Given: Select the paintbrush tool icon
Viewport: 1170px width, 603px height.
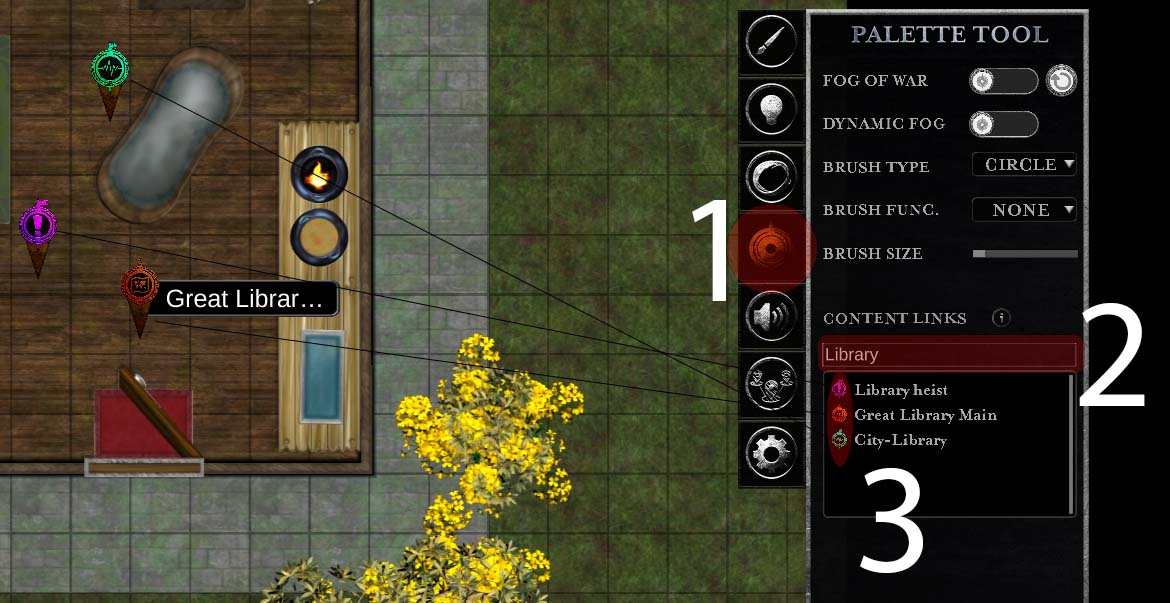Looking at the screenshot, I should pyautogui.click(x=771, y=43).
